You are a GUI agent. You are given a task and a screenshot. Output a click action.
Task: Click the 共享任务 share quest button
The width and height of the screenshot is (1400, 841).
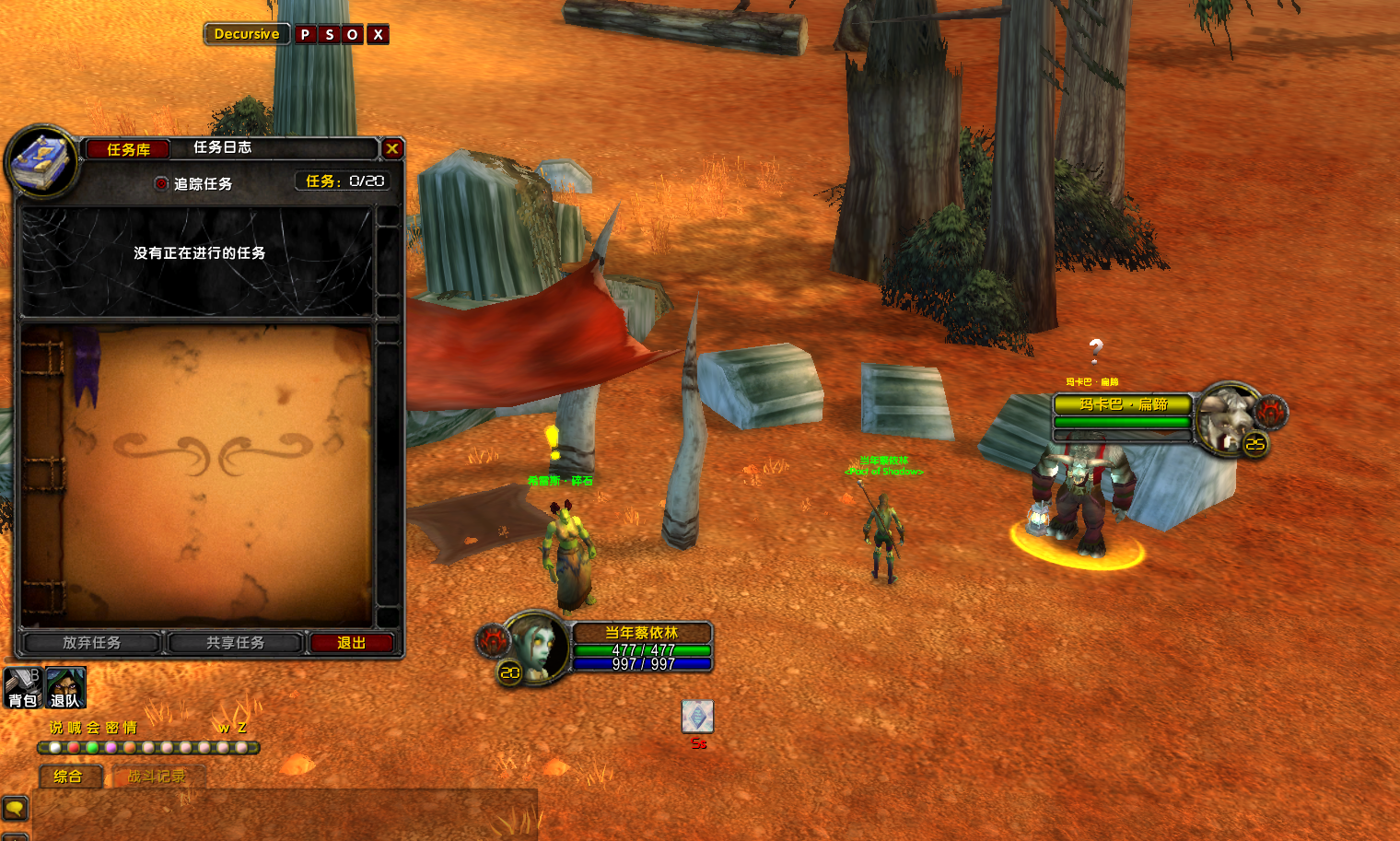click(235, 642)
